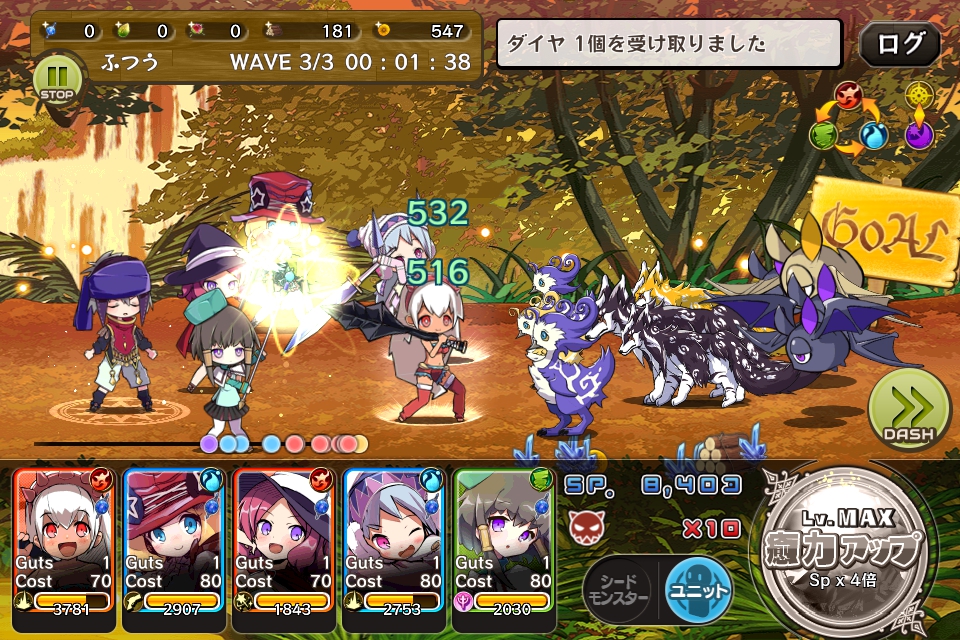
Task: Select the blue ユニット tab
Action: (698, 590)
